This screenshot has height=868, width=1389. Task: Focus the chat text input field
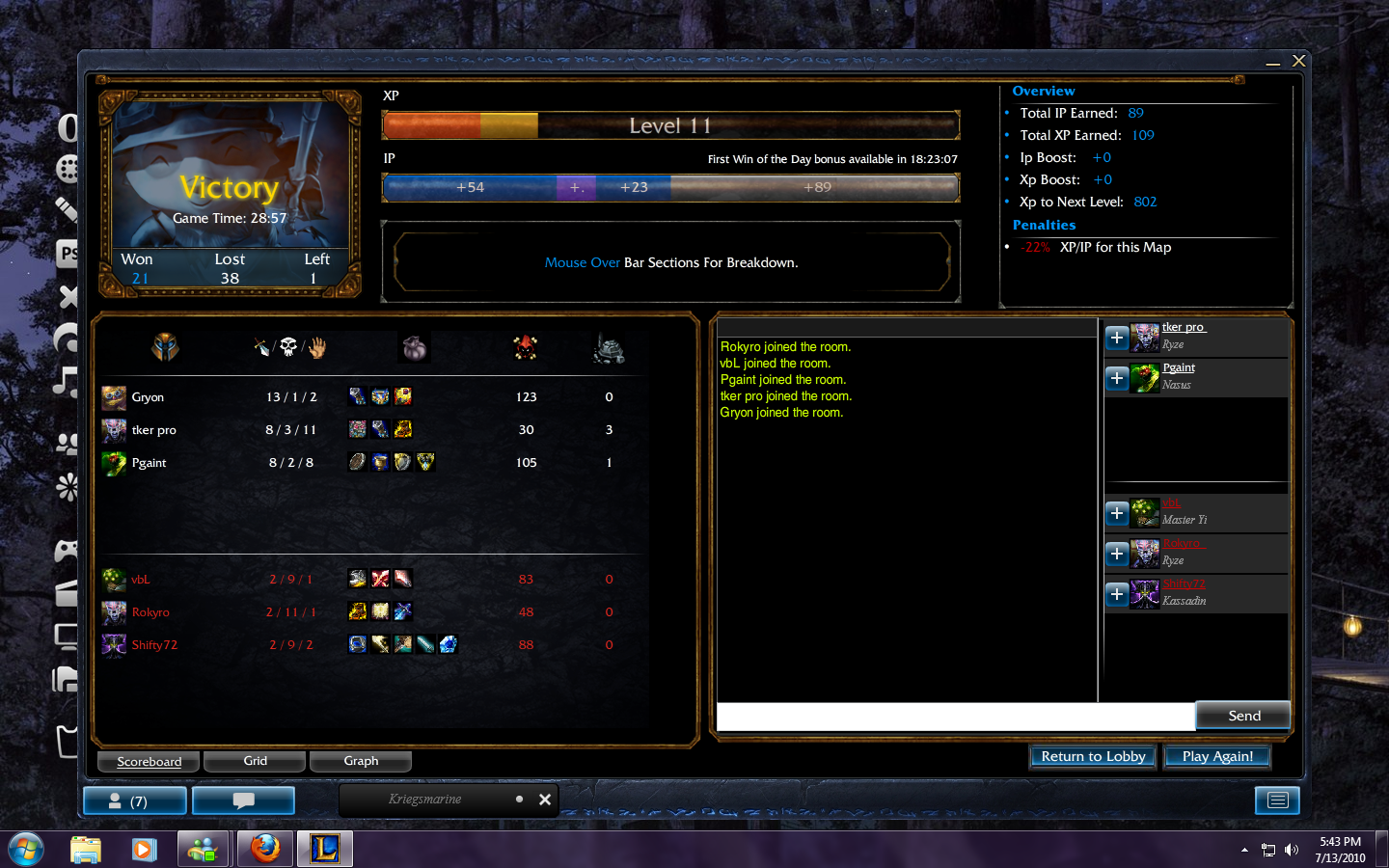pos(955,717)
